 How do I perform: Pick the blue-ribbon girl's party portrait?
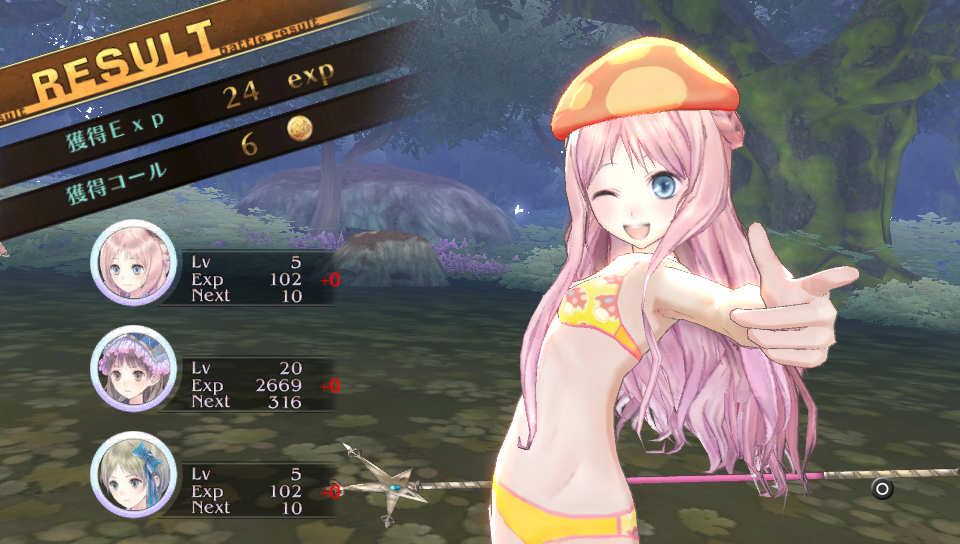tap(128, 475)
